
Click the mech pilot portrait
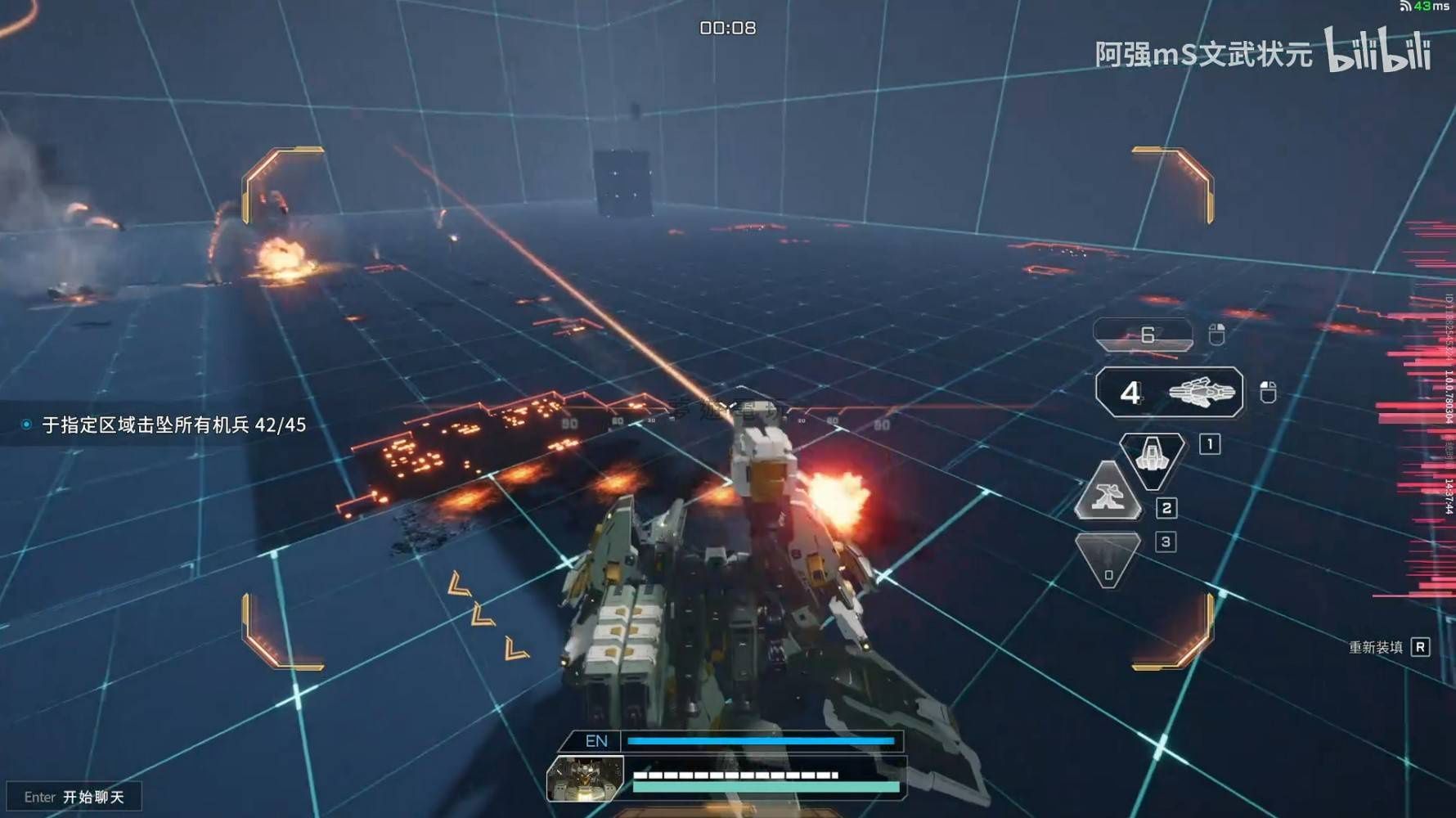586,778
